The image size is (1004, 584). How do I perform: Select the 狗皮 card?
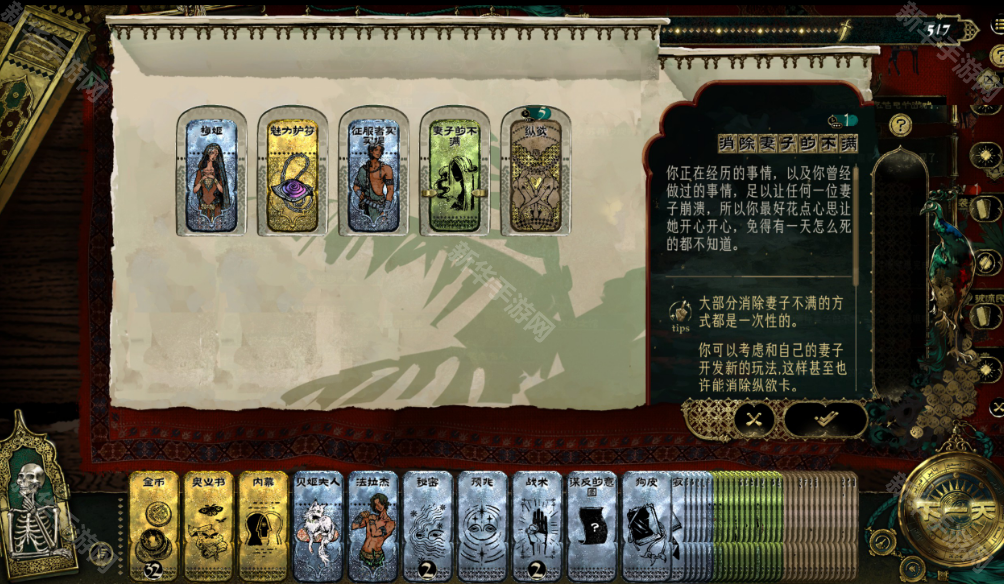click(x=646, y=527)
